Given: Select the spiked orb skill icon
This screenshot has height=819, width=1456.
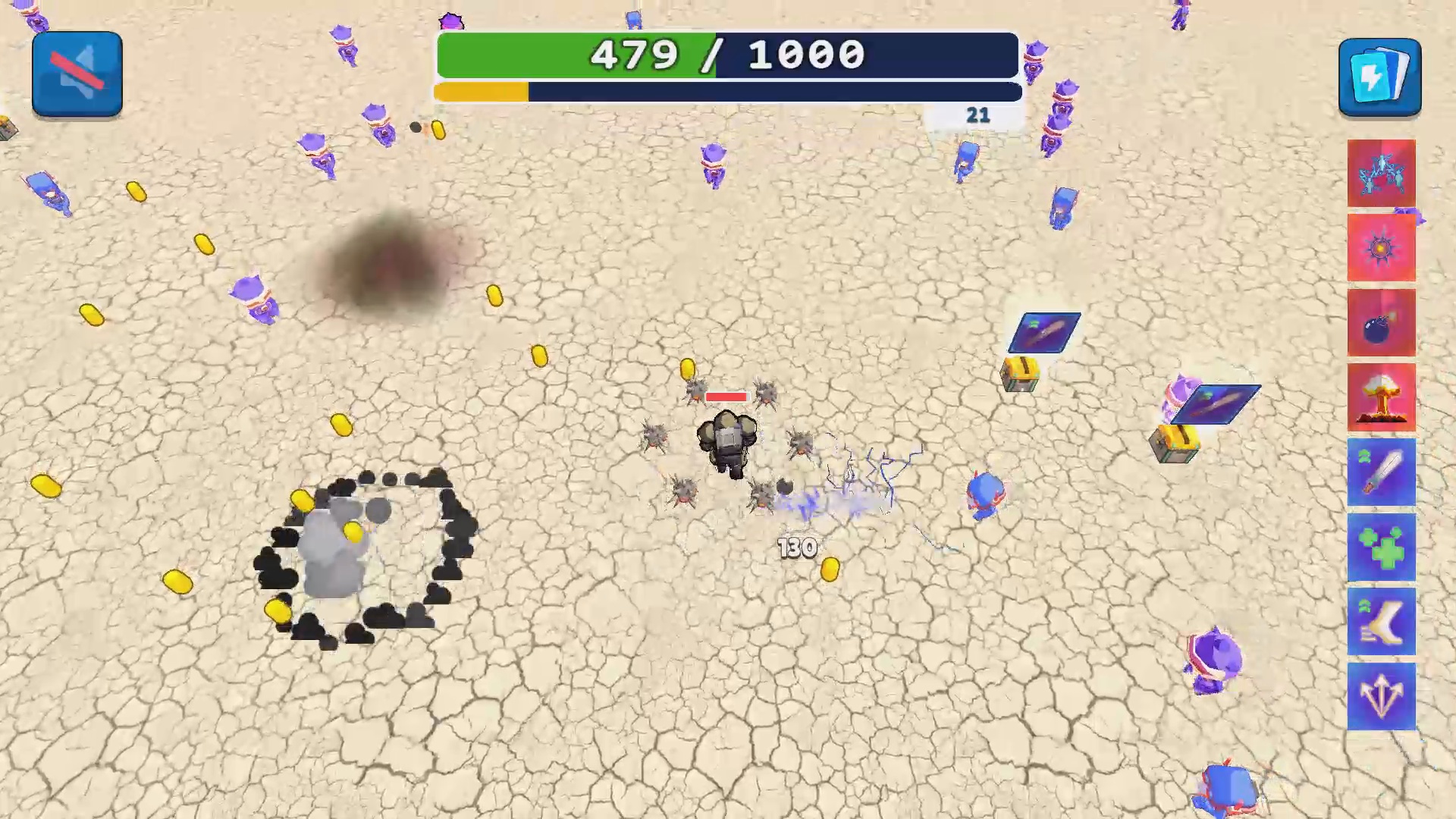Looking at the screenshot, I should pyautogui.click(x=1381, y=249).
